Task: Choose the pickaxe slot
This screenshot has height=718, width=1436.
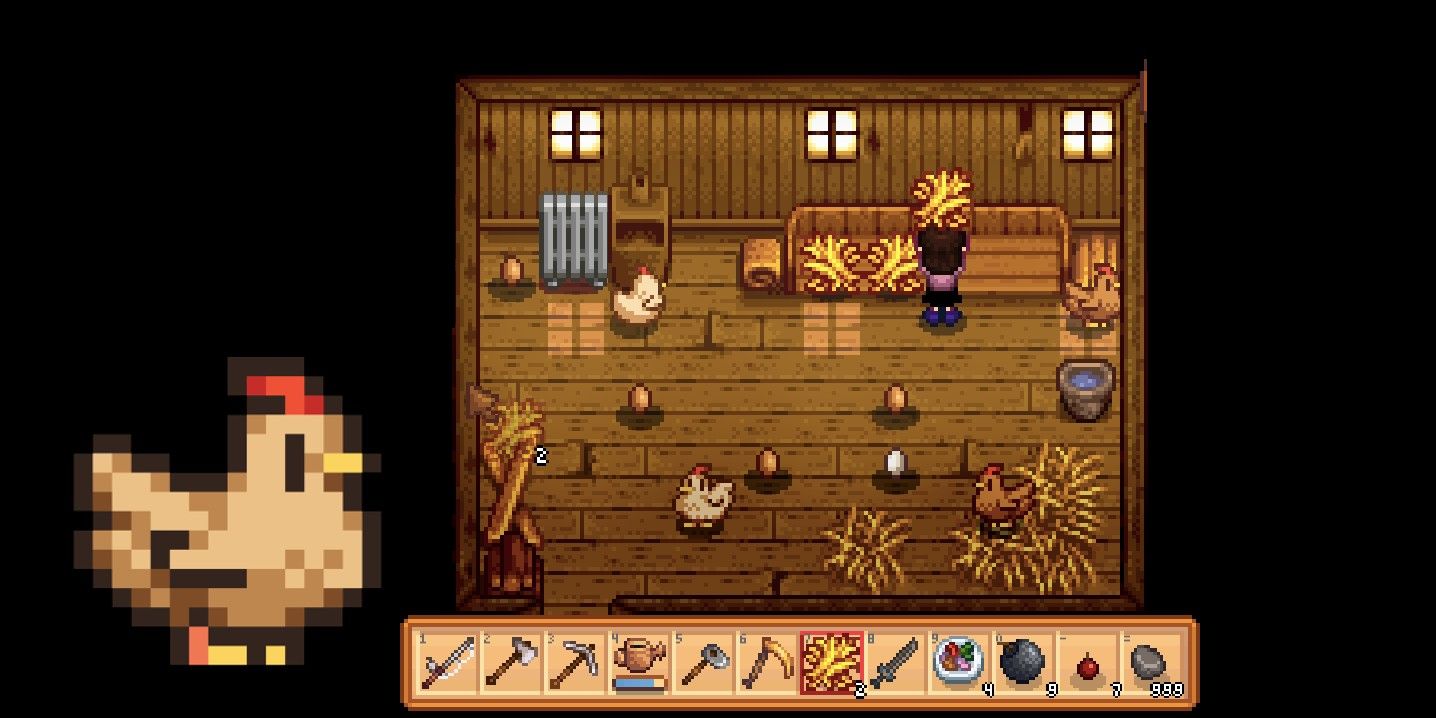Action: (x=574, y=662)
